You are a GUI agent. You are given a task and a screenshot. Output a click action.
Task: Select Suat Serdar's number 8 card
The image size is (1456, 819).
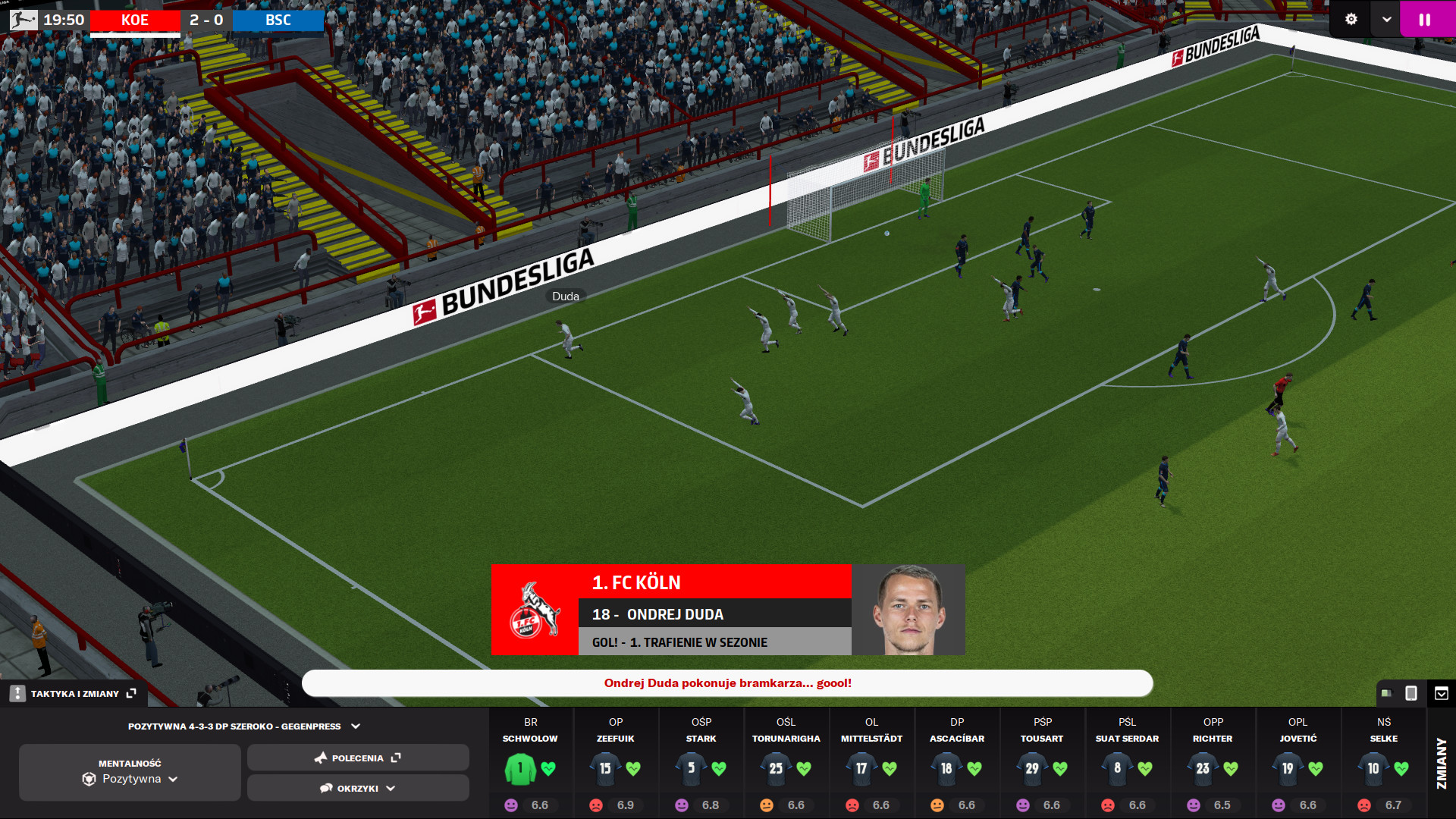click(x=1117, y=768)
